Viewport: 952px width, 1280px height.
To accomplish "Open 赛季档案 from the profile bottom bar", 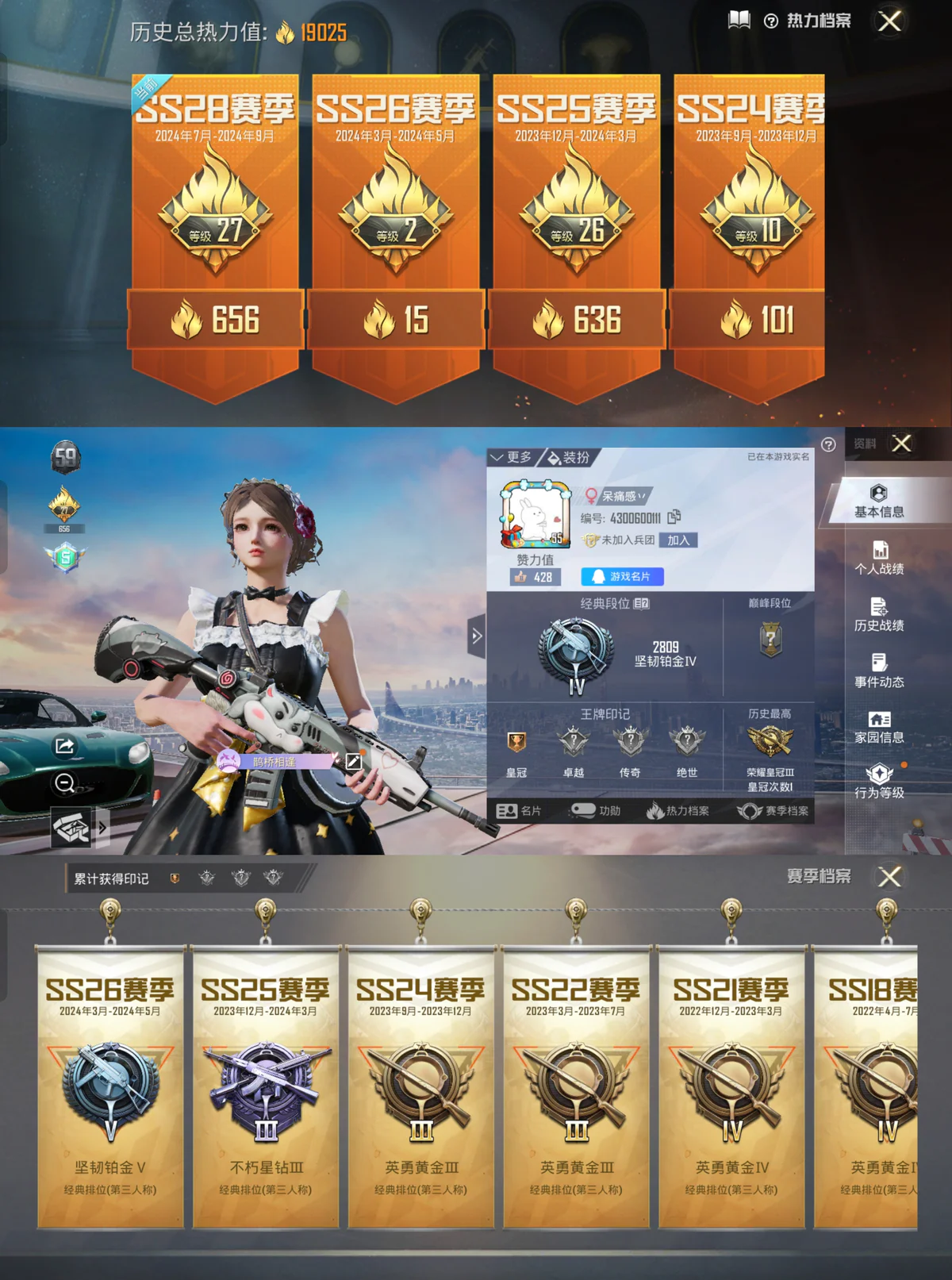I will (x=773, y=810).
